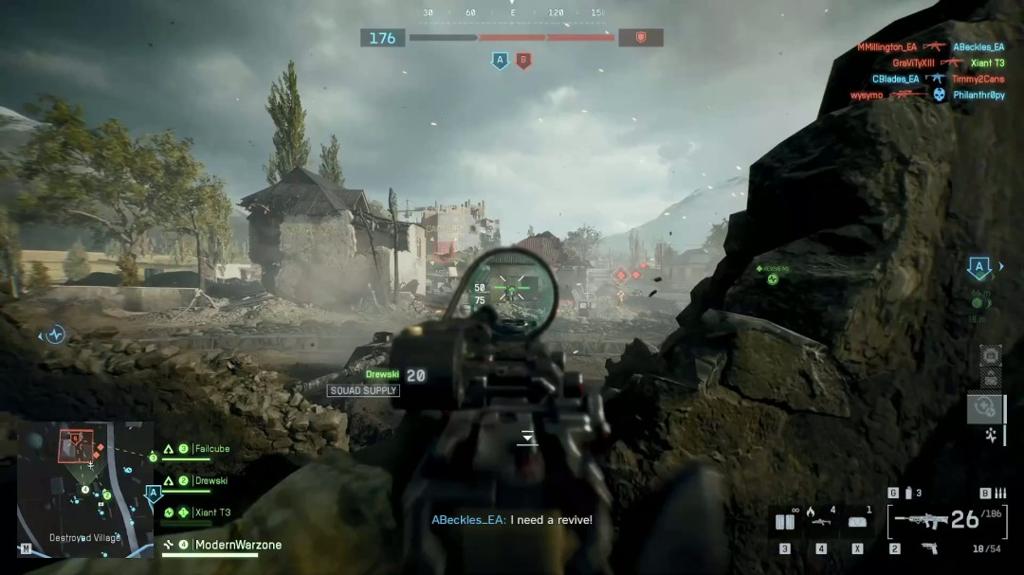Select the armor plate equipment slot
The width and height of the screenshot is (1024, 575).
(857, 522)
